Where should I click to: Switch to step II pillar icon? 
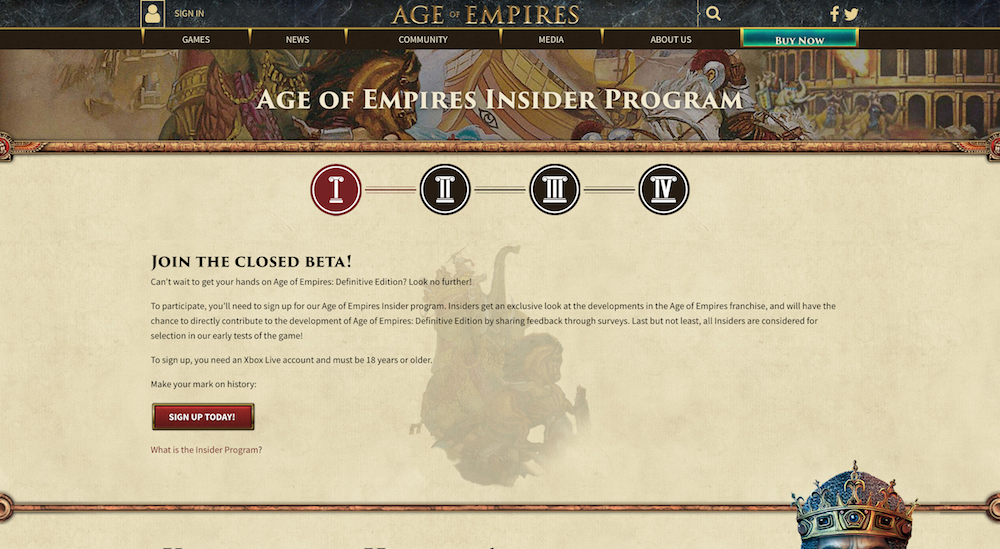445,190
